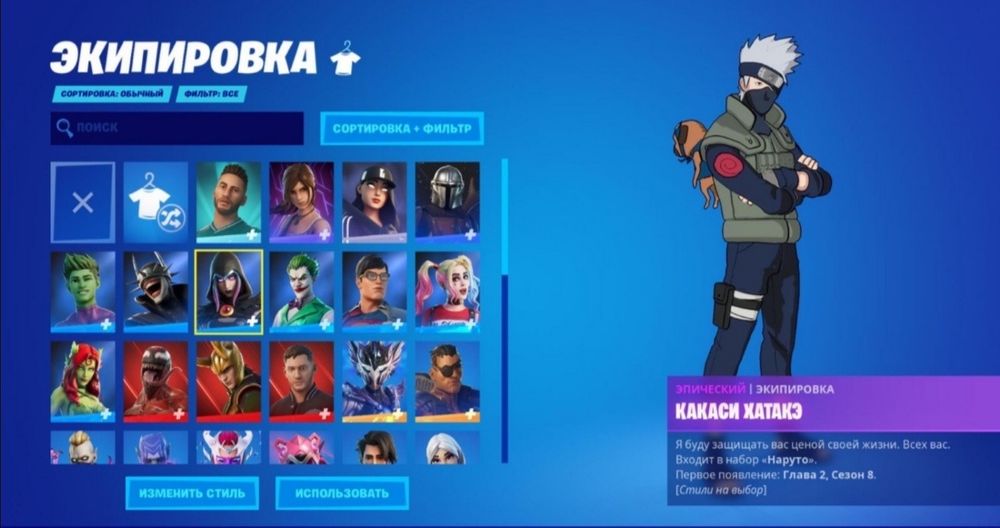
Task: Click the Сортировка + Фильтр button
Action: [402, 129]
